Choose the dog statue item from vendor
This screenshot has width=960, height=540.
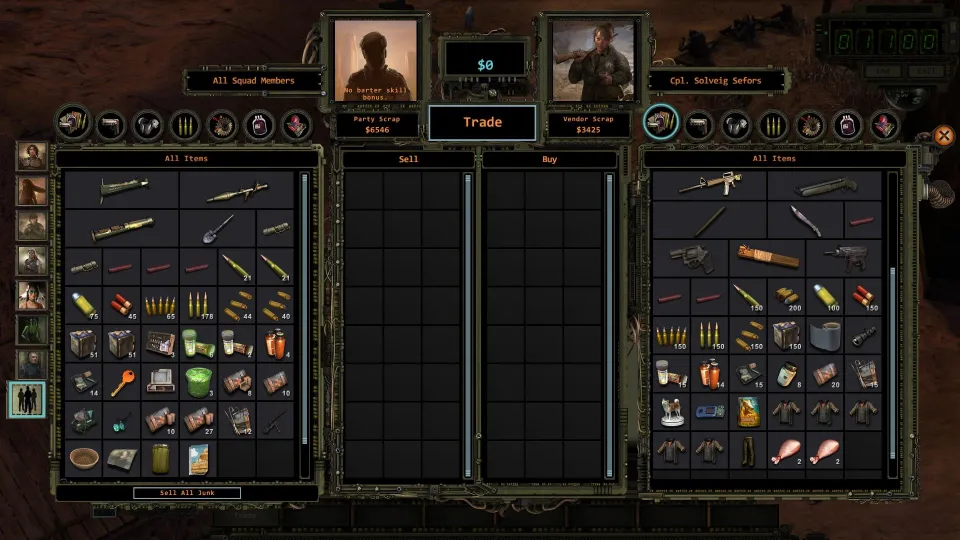point(671,411)
